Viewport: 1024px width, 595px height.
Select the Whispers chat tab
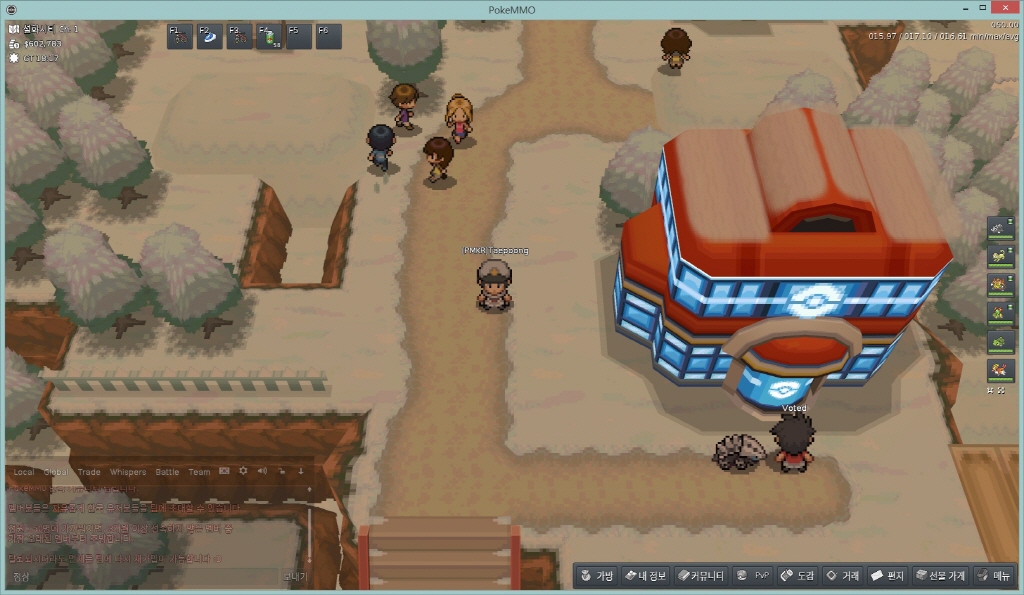pos(127,472)
